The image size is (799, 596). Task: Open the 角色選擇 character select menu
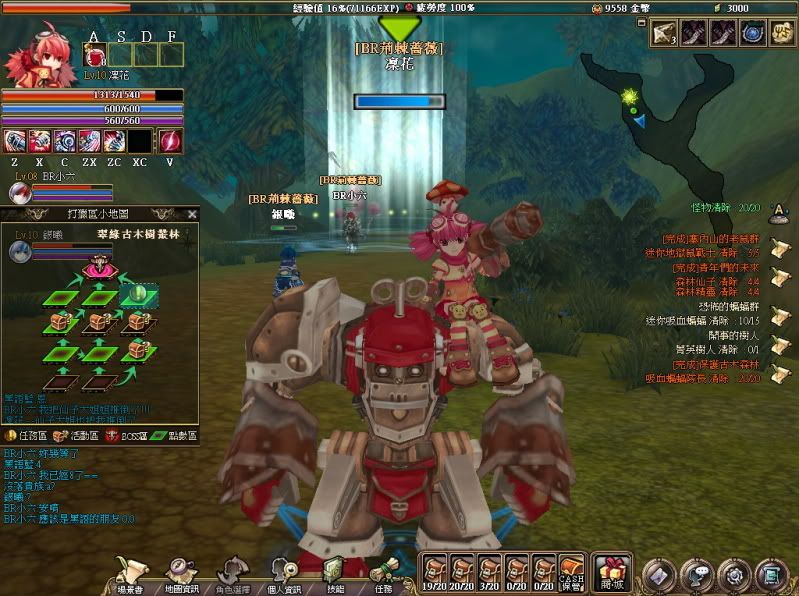click(232, 572)
